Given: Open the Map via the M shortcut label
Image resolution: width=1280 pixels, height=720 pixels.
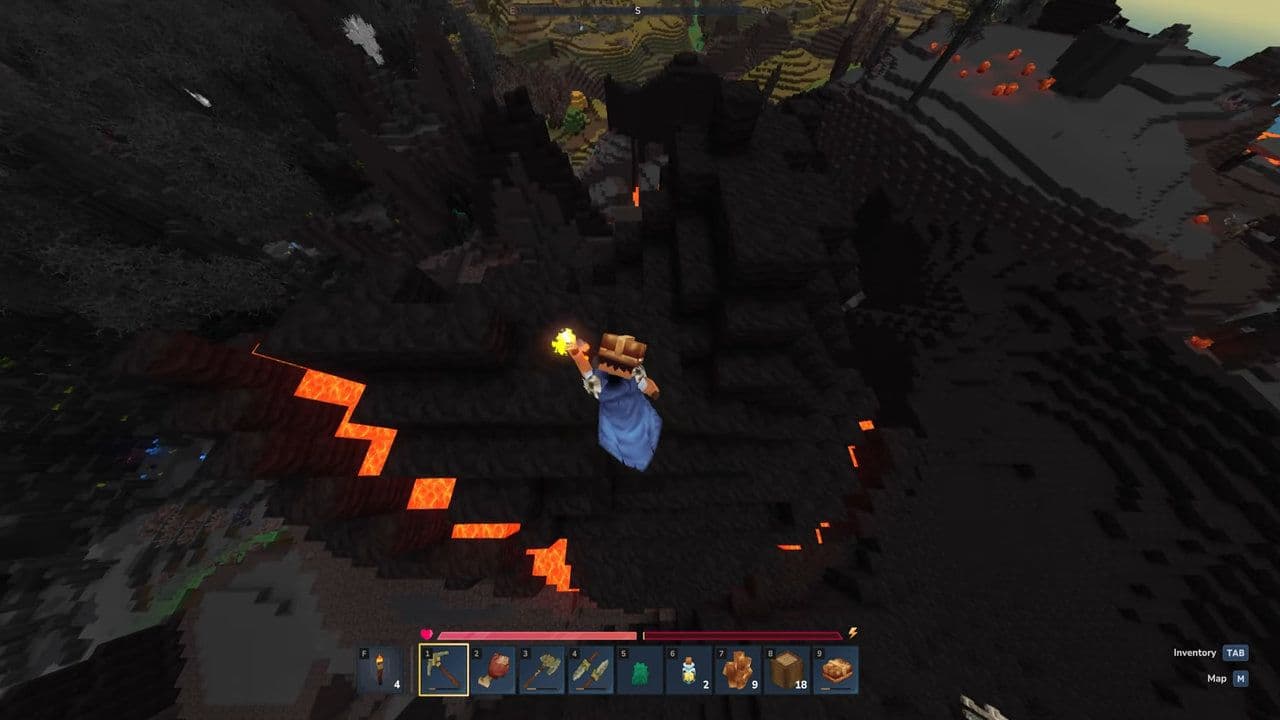Looking at the screenshot, I should click(1217, 679).
